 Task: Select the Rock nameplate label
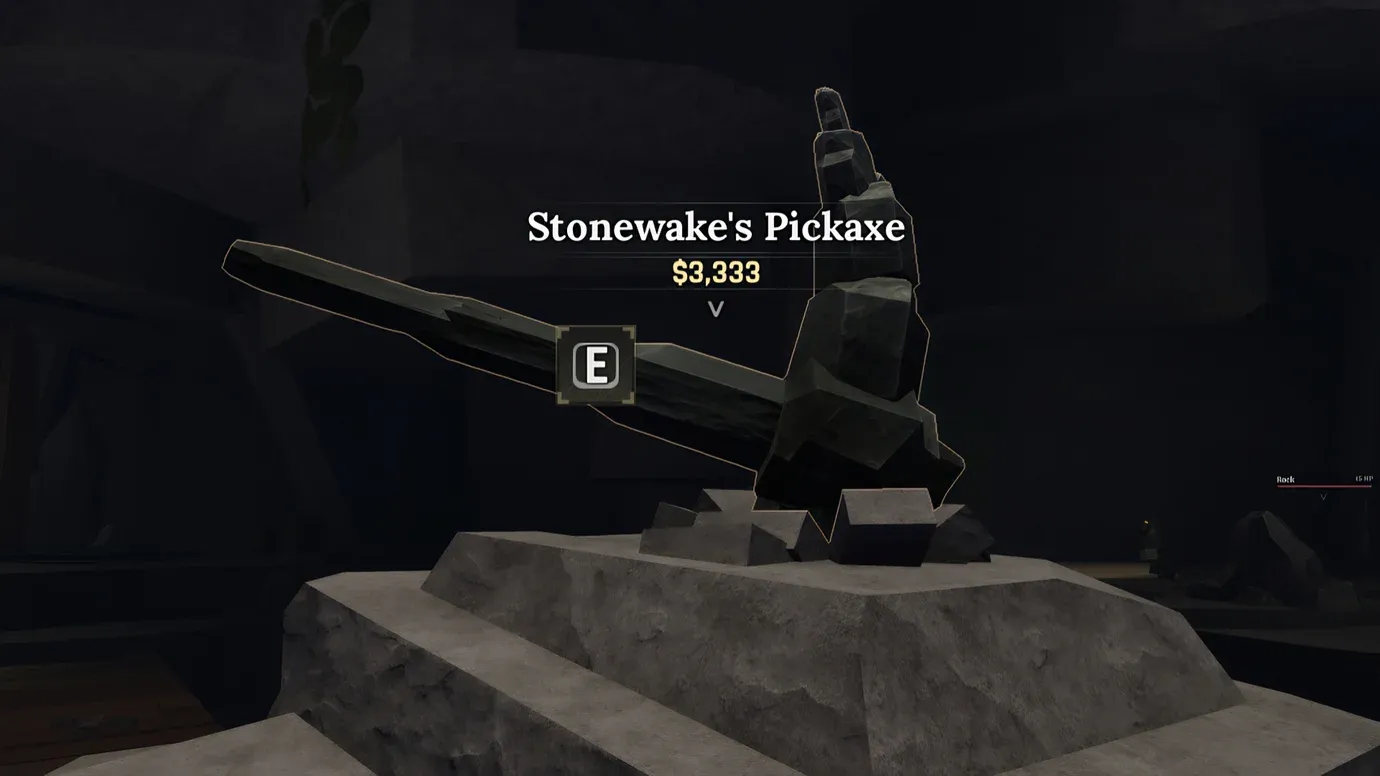[1288, 479]
